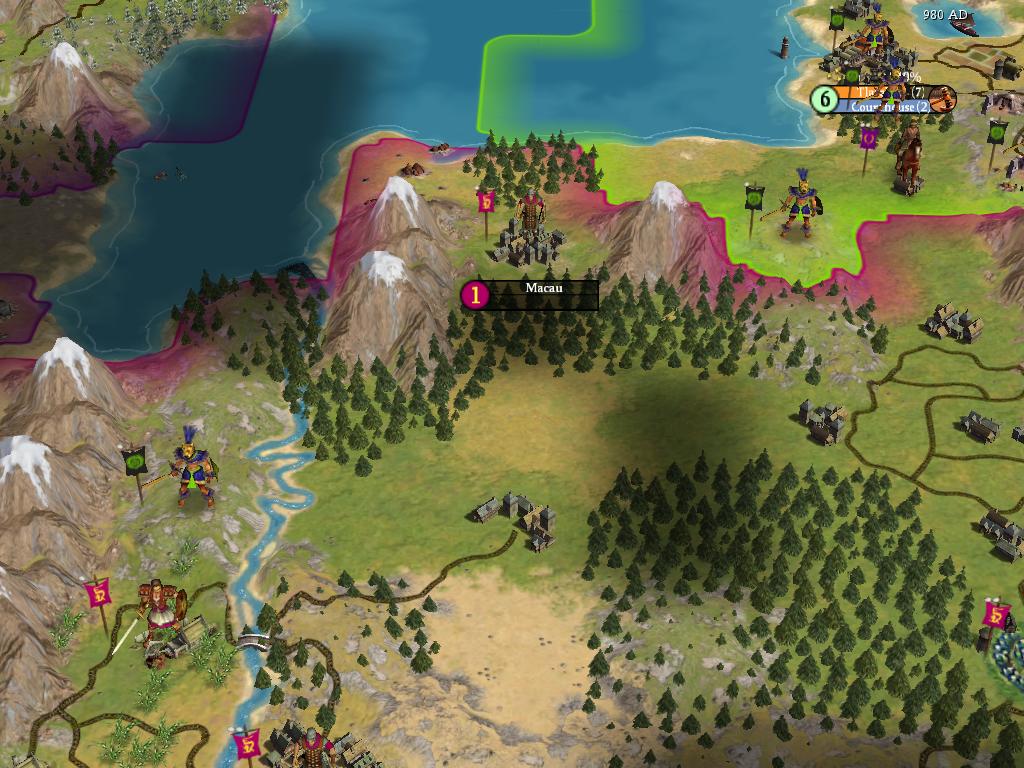
Task: Click the Courthouse gavel production icon
Action: click(942, 99)
